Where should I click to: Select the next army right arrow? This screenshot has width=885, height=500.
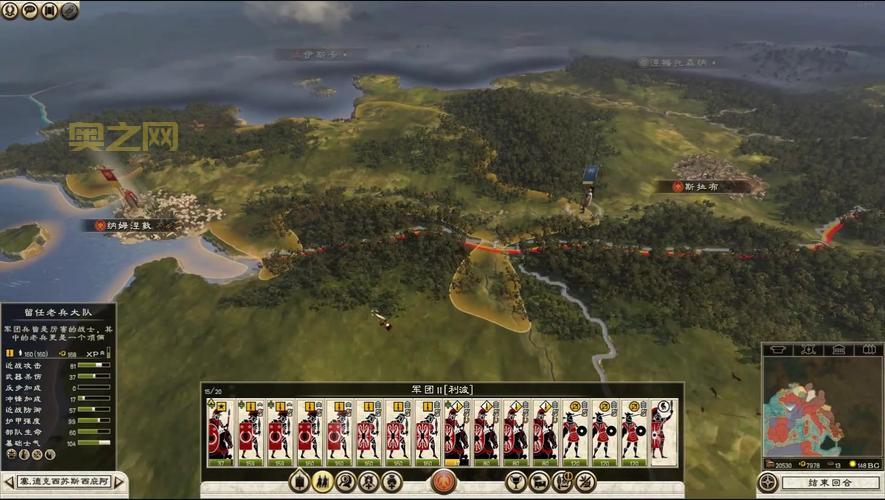click(119, 483)
